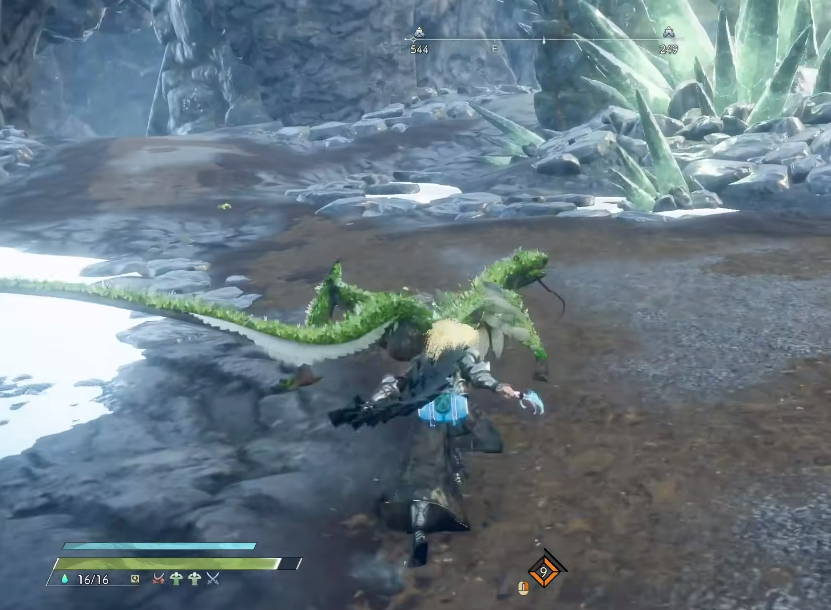The image size is (831, 610).
Task: Click the compass camp marker at 249 distance
Action: point(668,32)
